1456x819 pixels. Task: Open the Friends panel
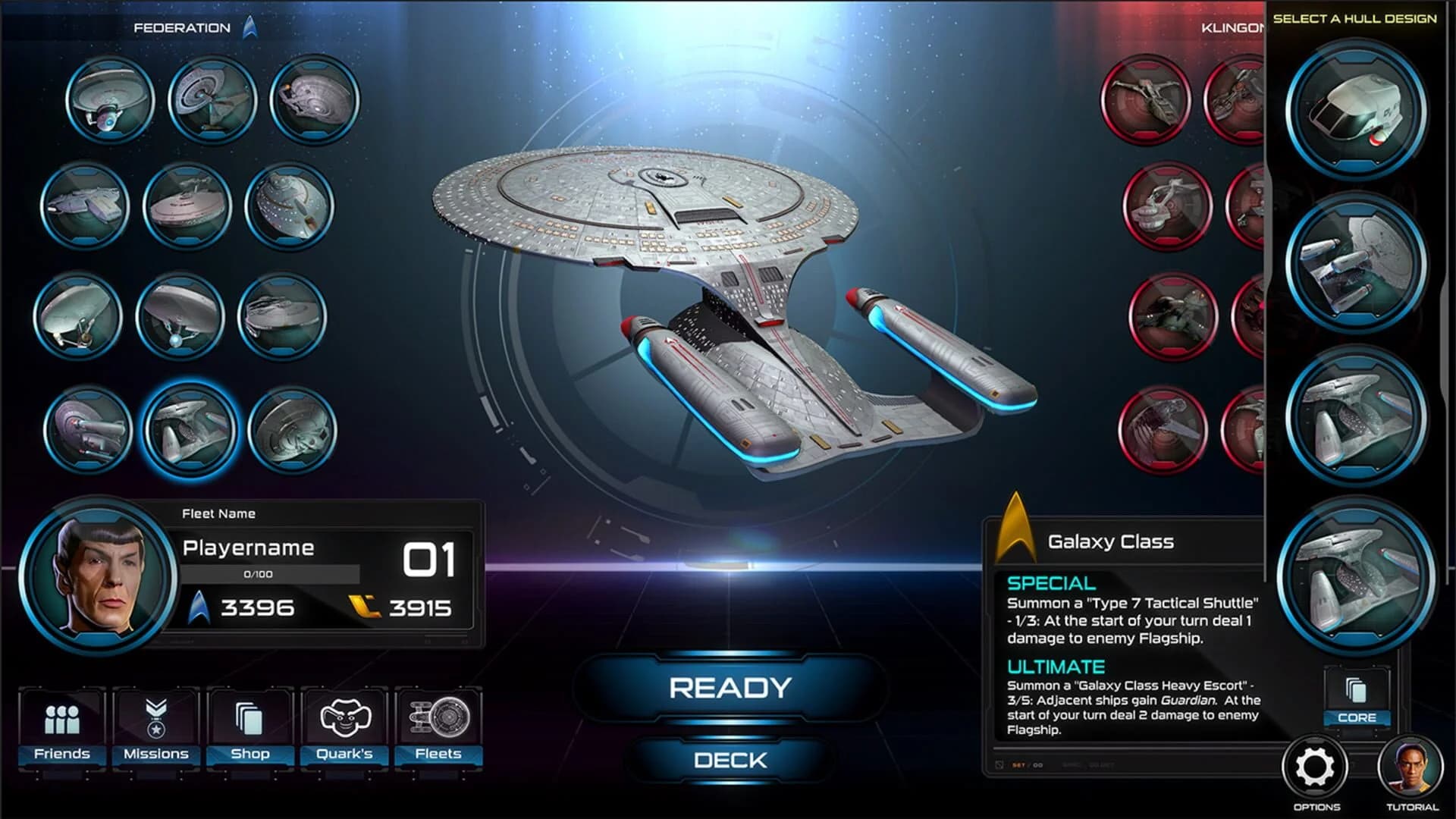pyautogui.click(x=61, y=728)
